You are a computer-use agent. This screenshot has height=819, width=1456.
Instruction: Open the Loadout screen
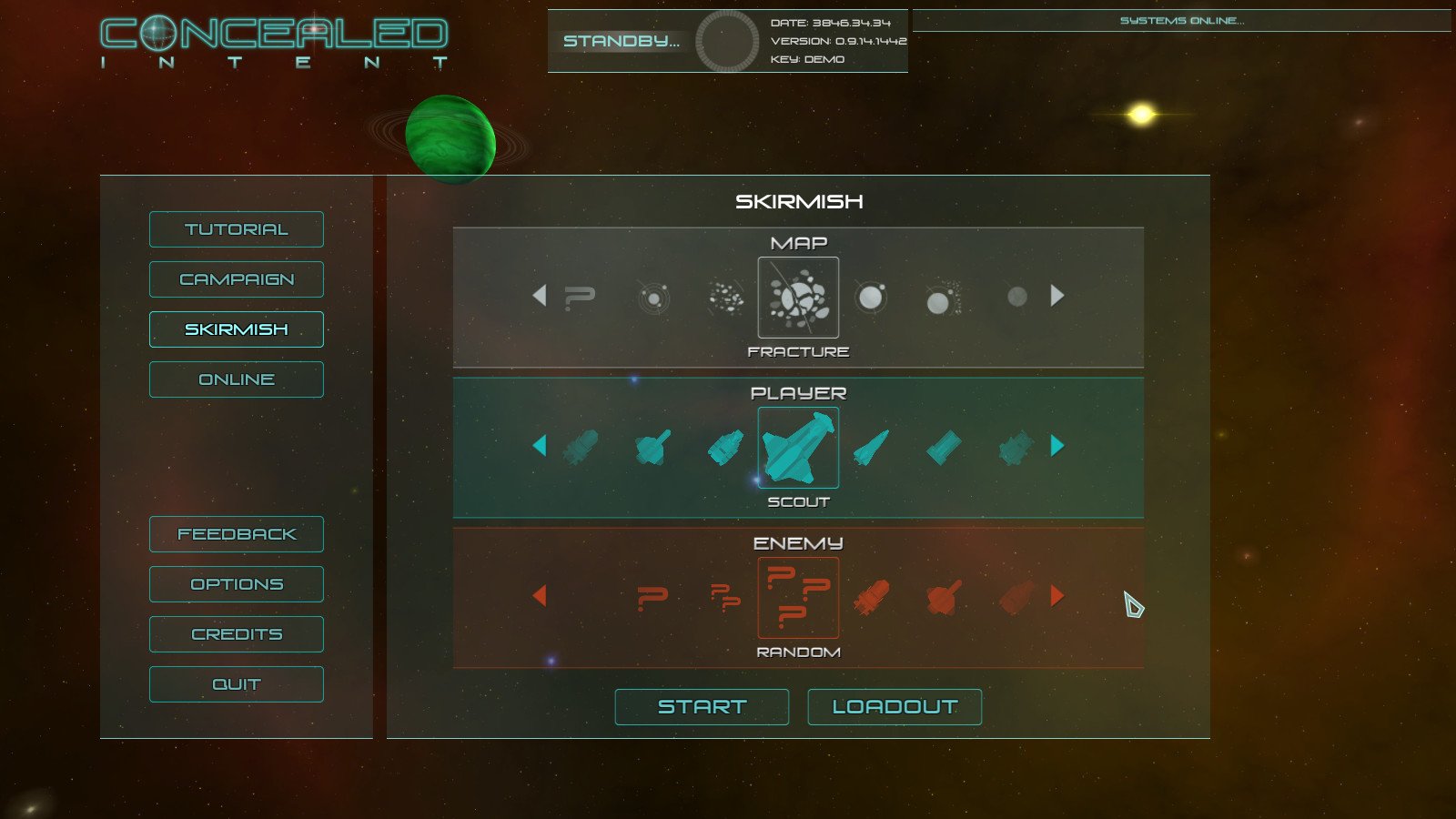pos(895,706)
